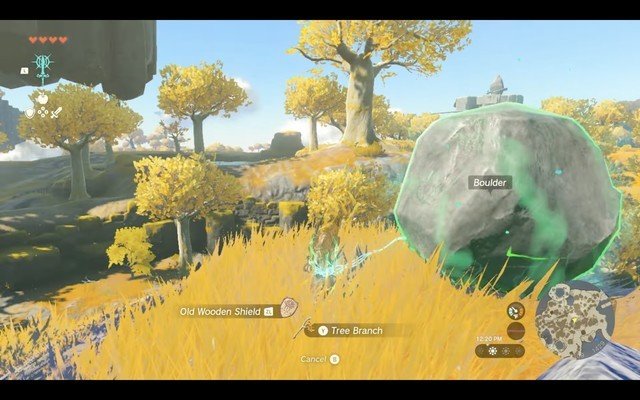
Task: Click the sound level gauge beside the minimap
Action: pyautogui.click(x=516, y=311)
